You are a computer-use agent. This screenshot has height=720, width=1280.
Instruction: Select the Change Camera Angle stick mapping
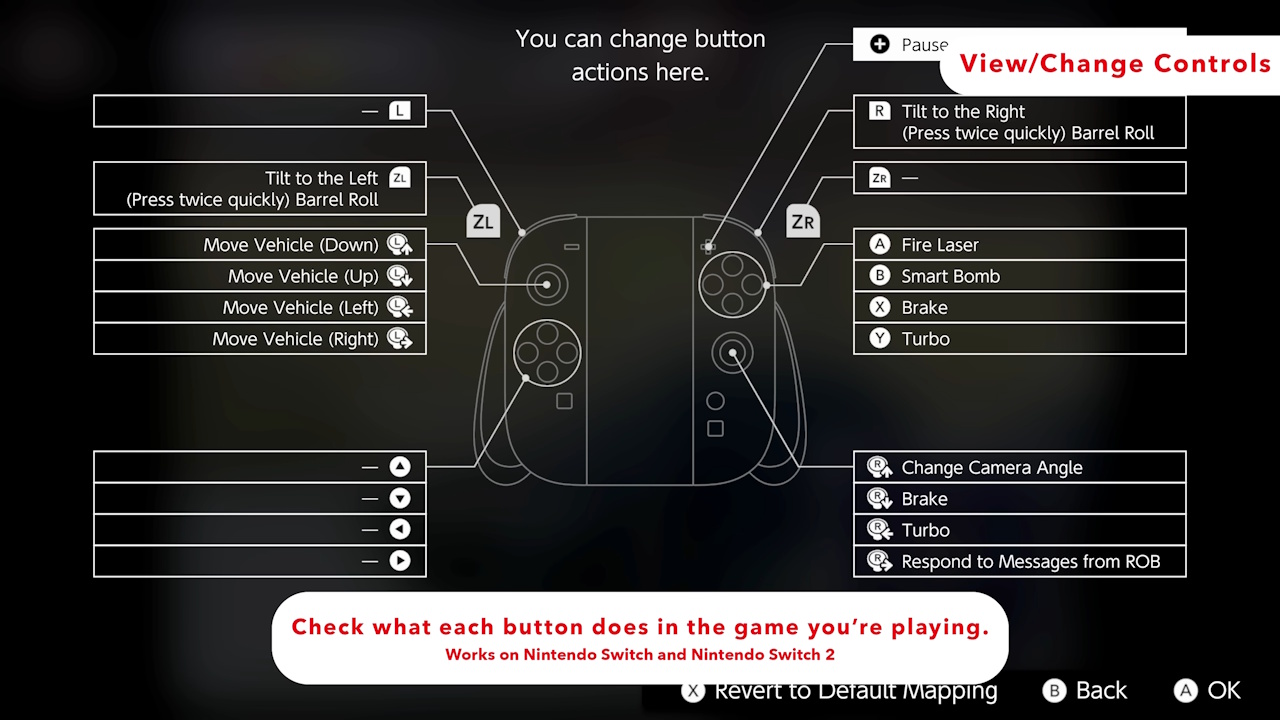(1019, 467)
